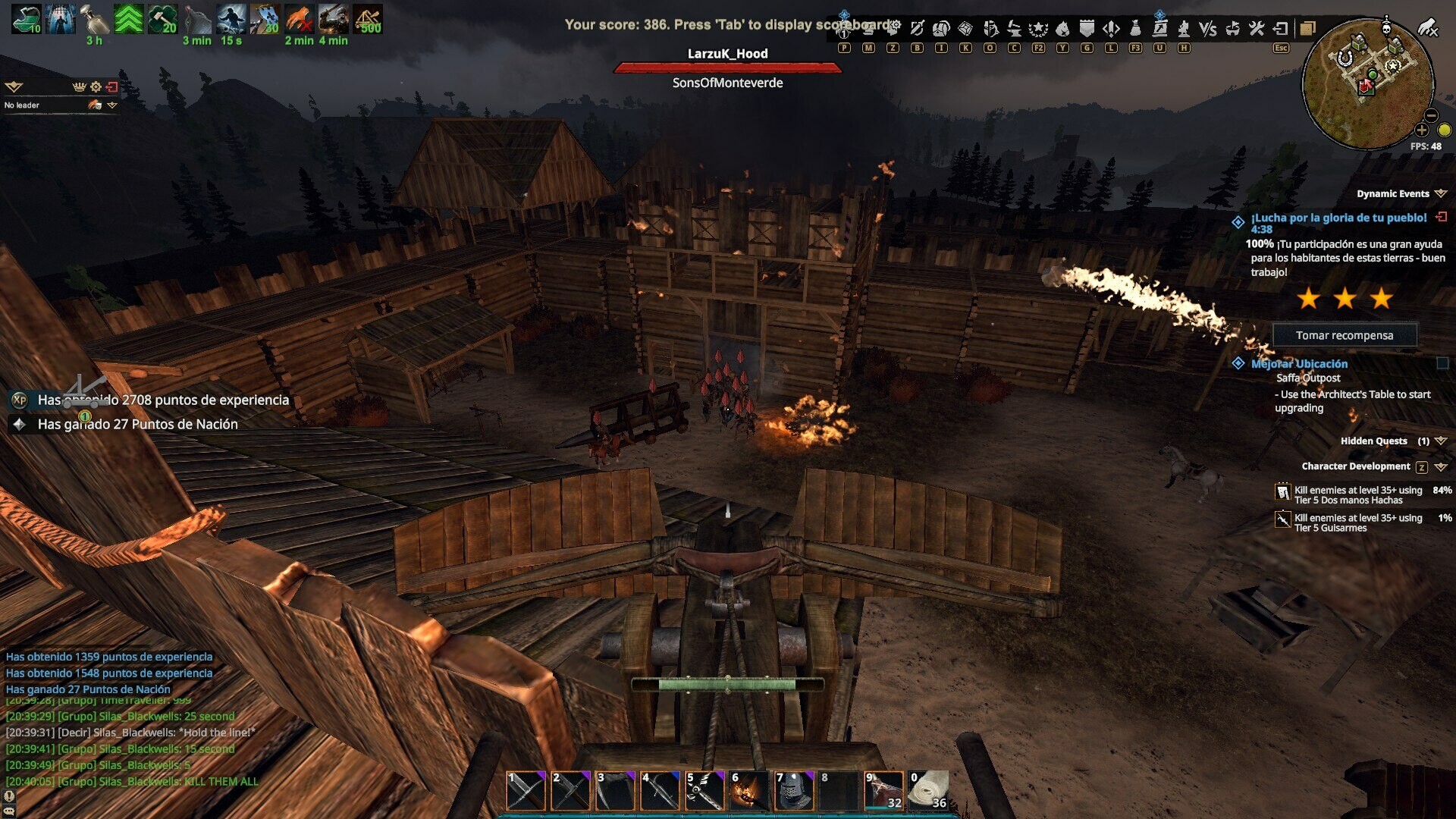Image resolution: width=1456 pixels, height=819 pixels.
Task: Toggle the Mejorar Ubicación quest checkbox
Action: pos(1442,364)
